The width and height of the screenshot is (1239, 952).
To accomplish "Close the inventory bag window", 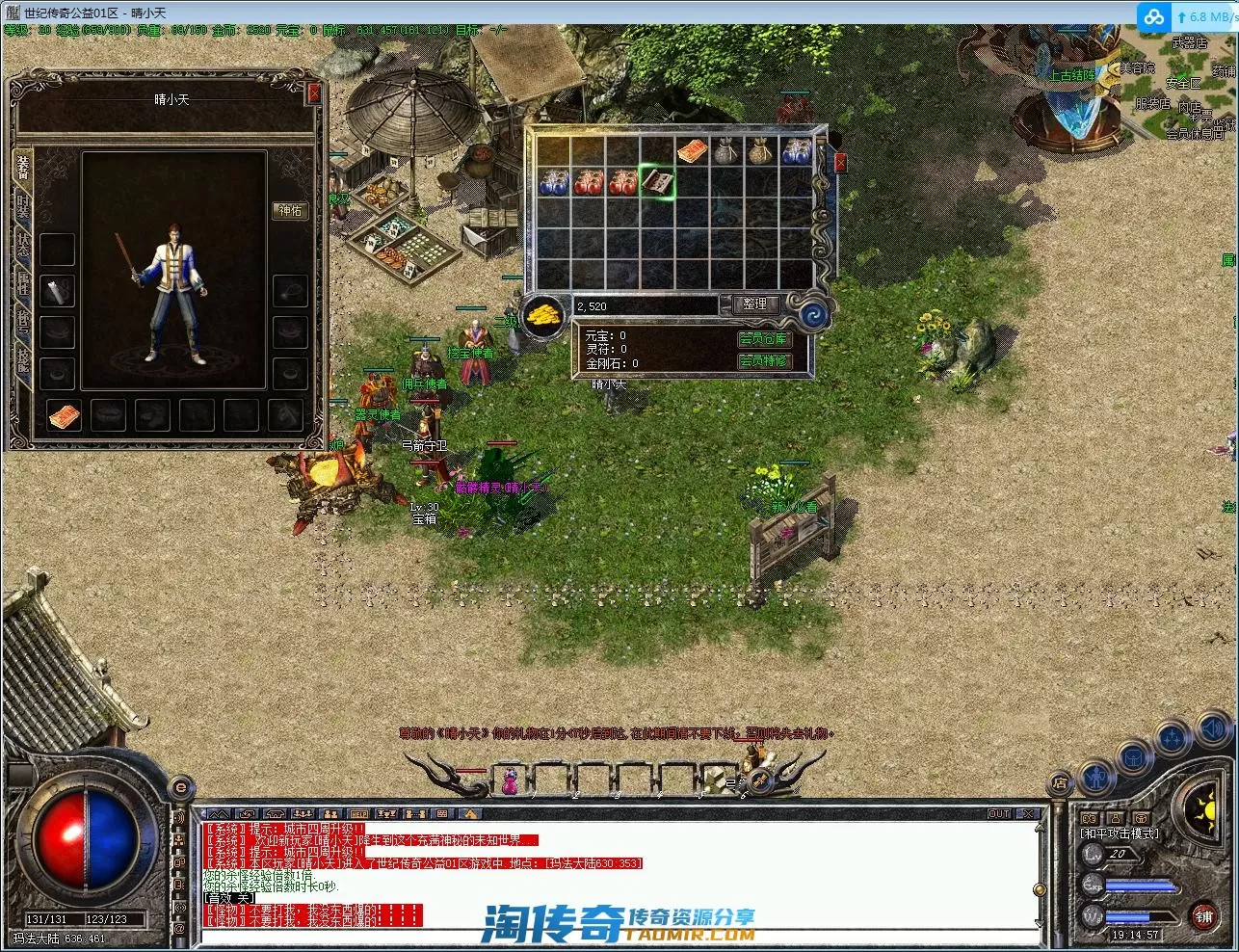I will (x=840, y=163).
